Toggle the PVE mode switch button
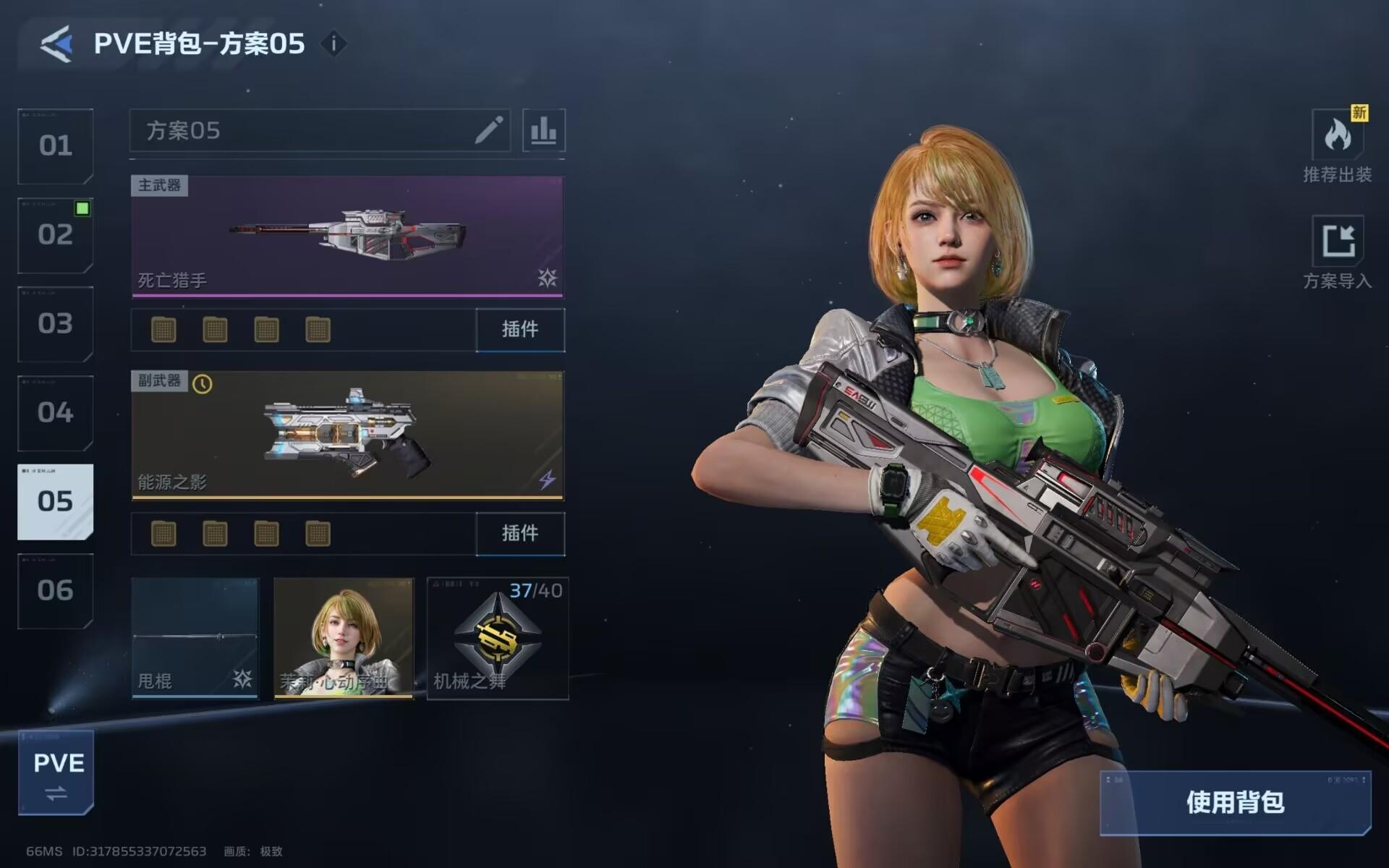1389x868 pixels. click(x=56, y=773)
